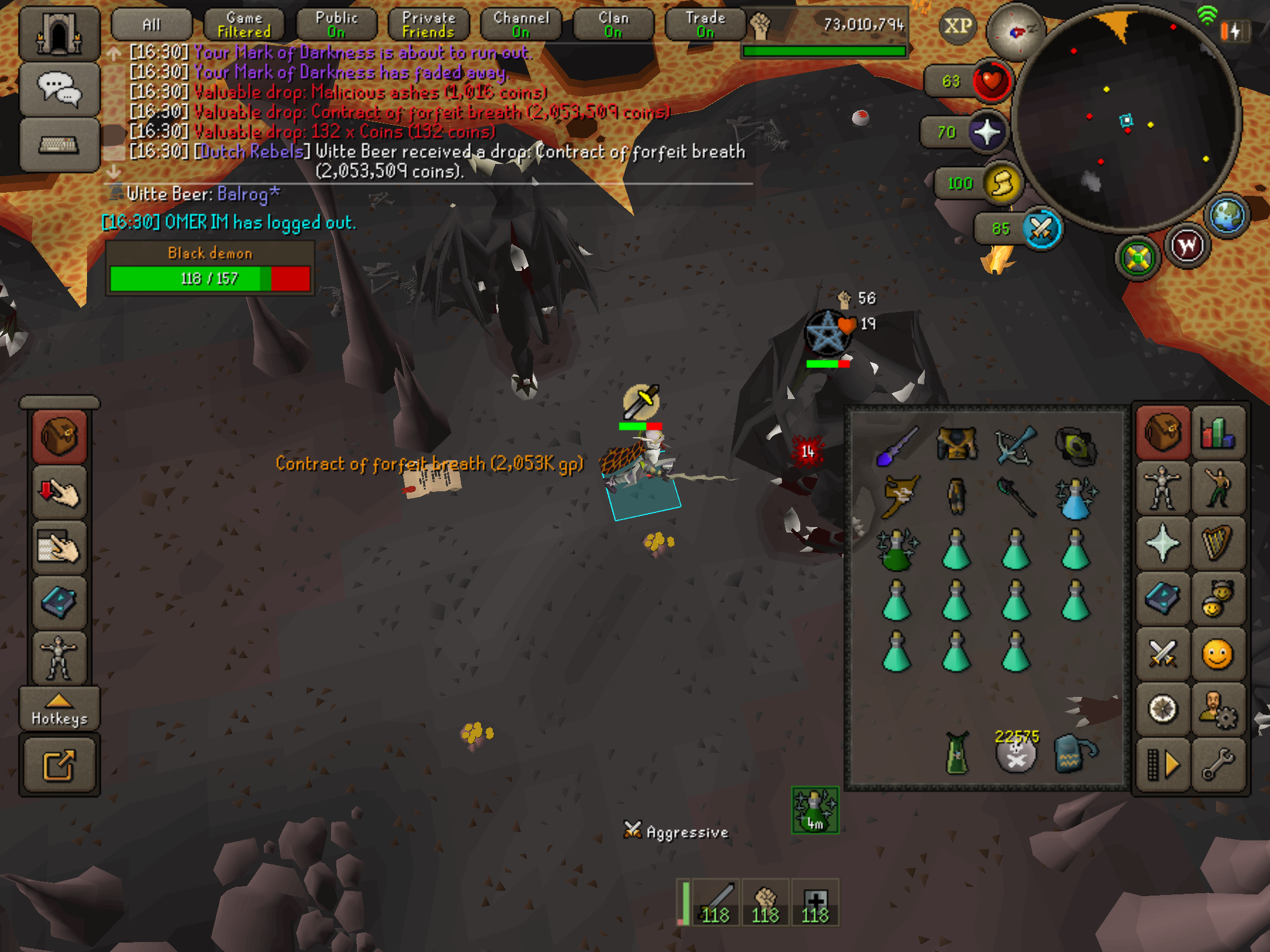
Task: Switch to the Clan chat tab
Action: click(613, 25)
